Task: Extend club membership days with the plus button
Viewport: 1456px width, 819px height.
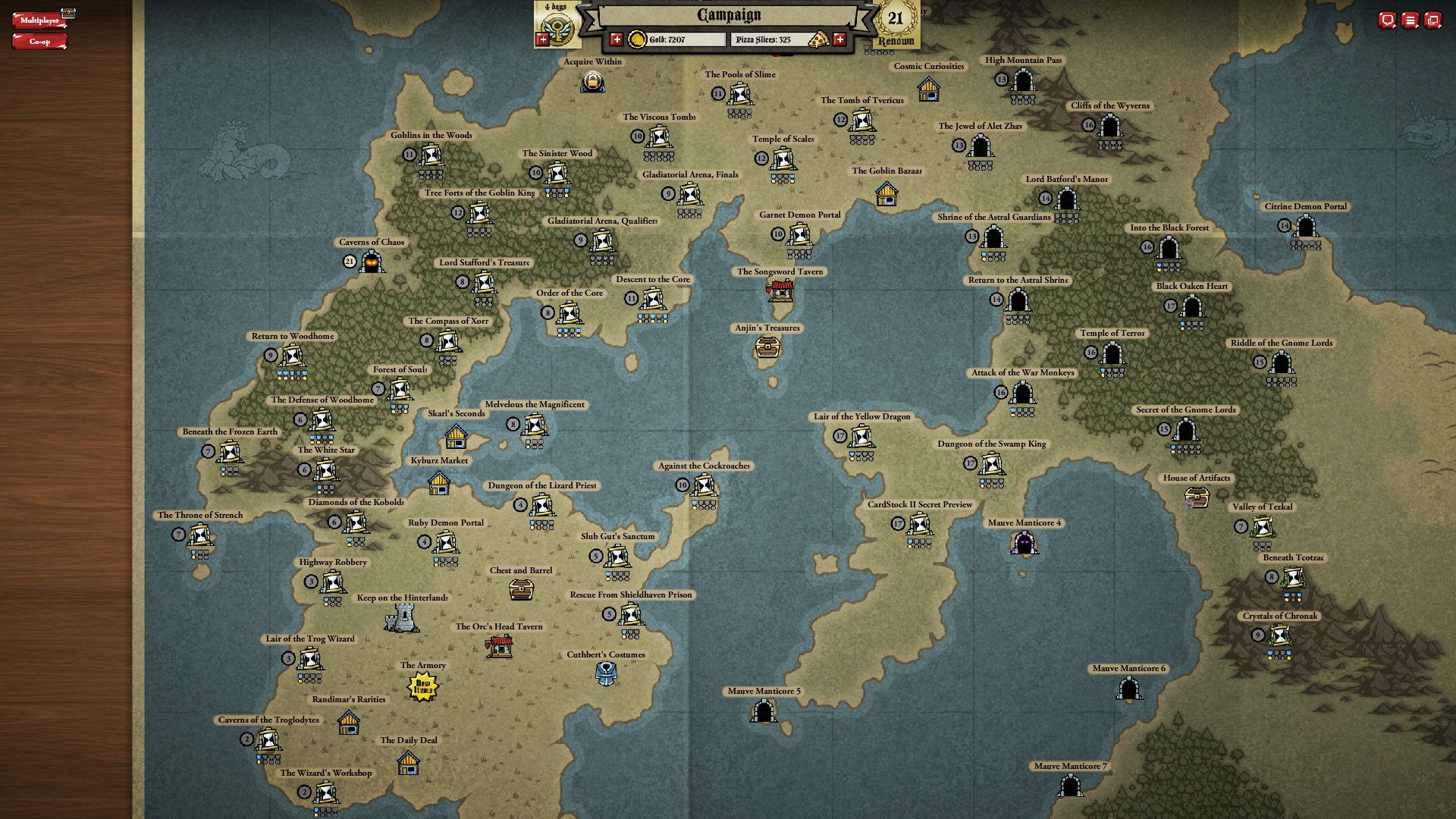Action: coord(542,39)
